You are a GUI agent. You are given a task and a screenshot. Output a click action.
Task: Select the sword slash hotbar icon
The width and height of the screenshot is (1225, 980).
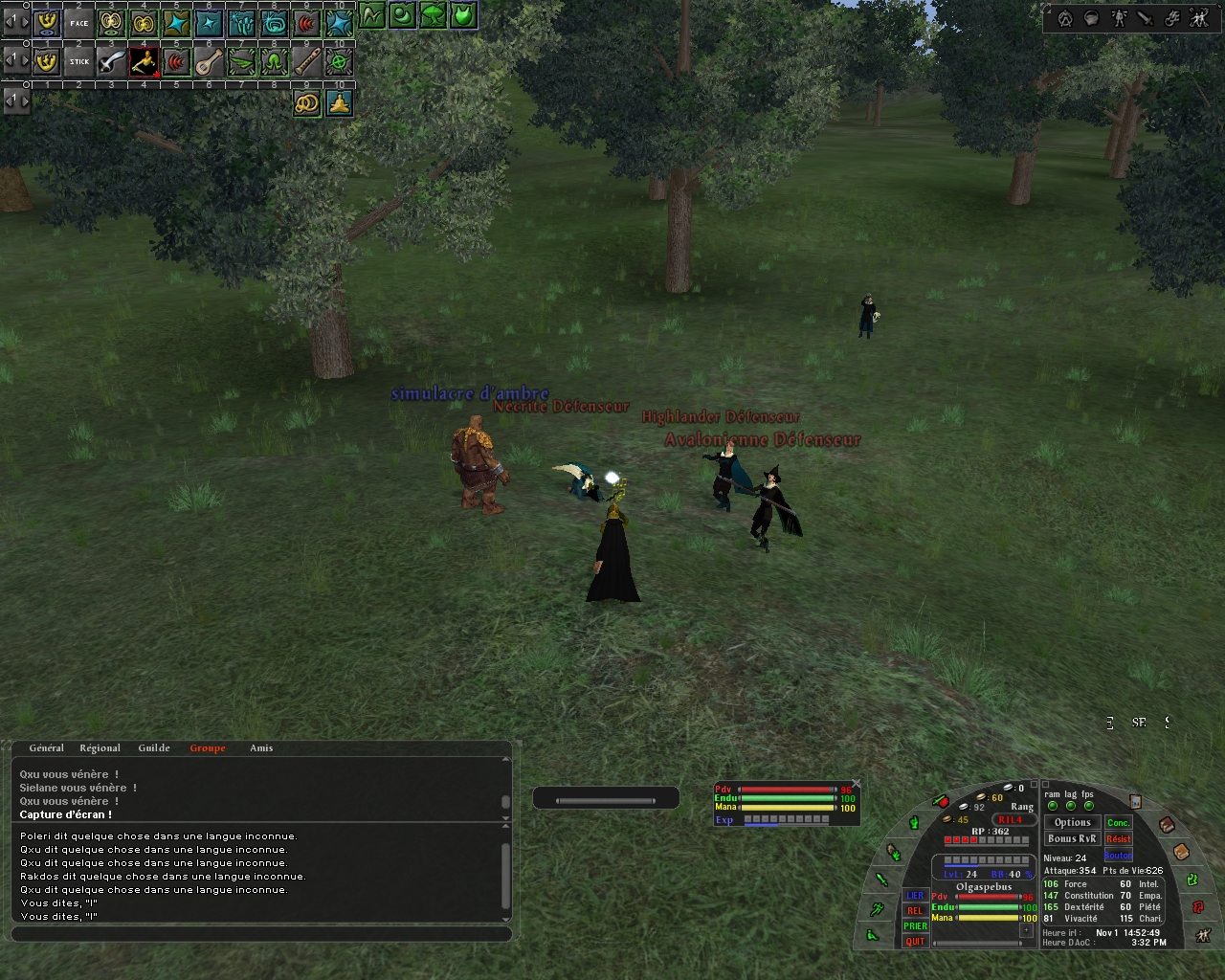tap(112, 62)
